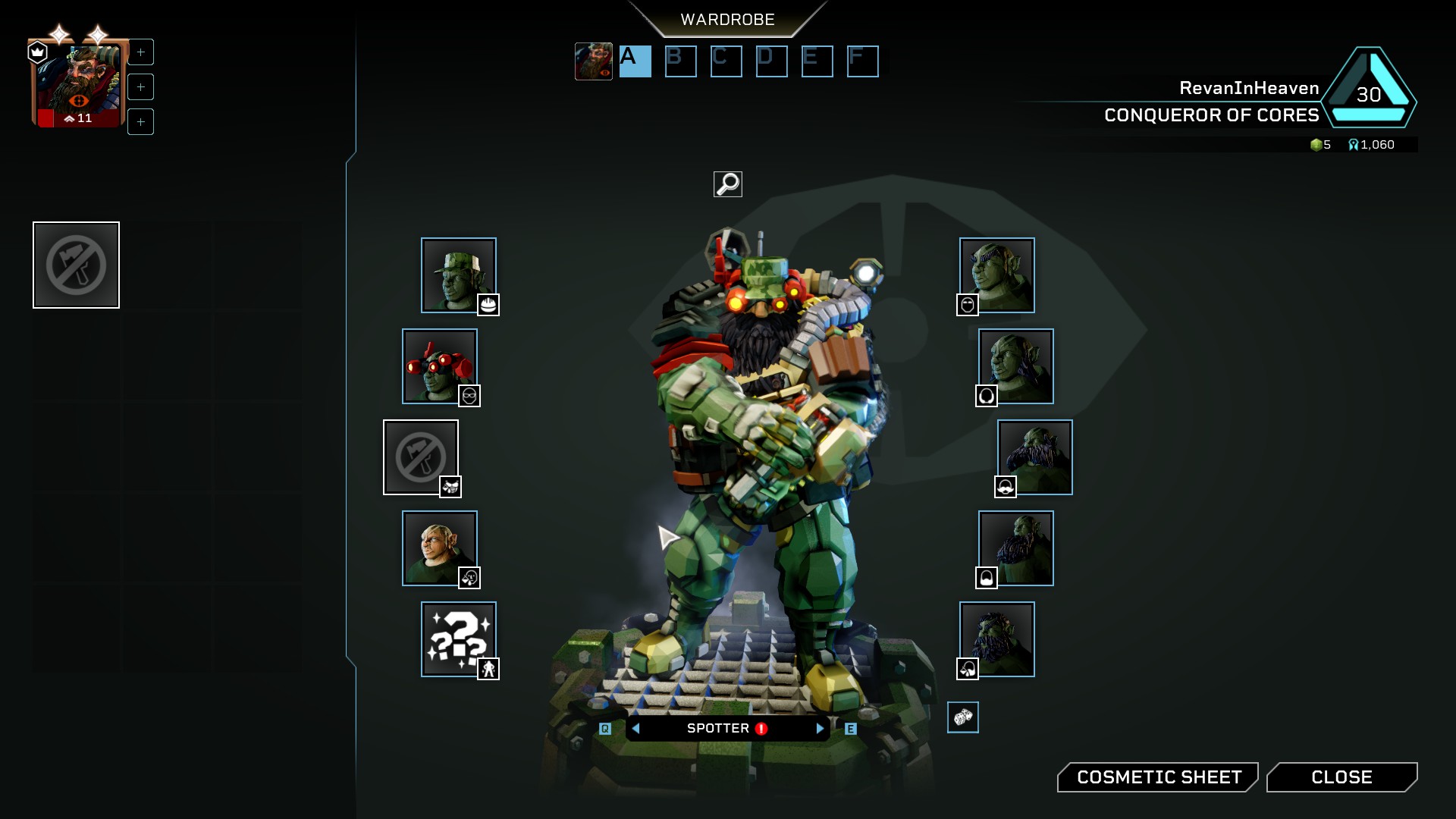The width and height of the screenshot is (1456, 819).
Task: Randomize cosmetics with the dice button
Action: click(x=962, y=717)
